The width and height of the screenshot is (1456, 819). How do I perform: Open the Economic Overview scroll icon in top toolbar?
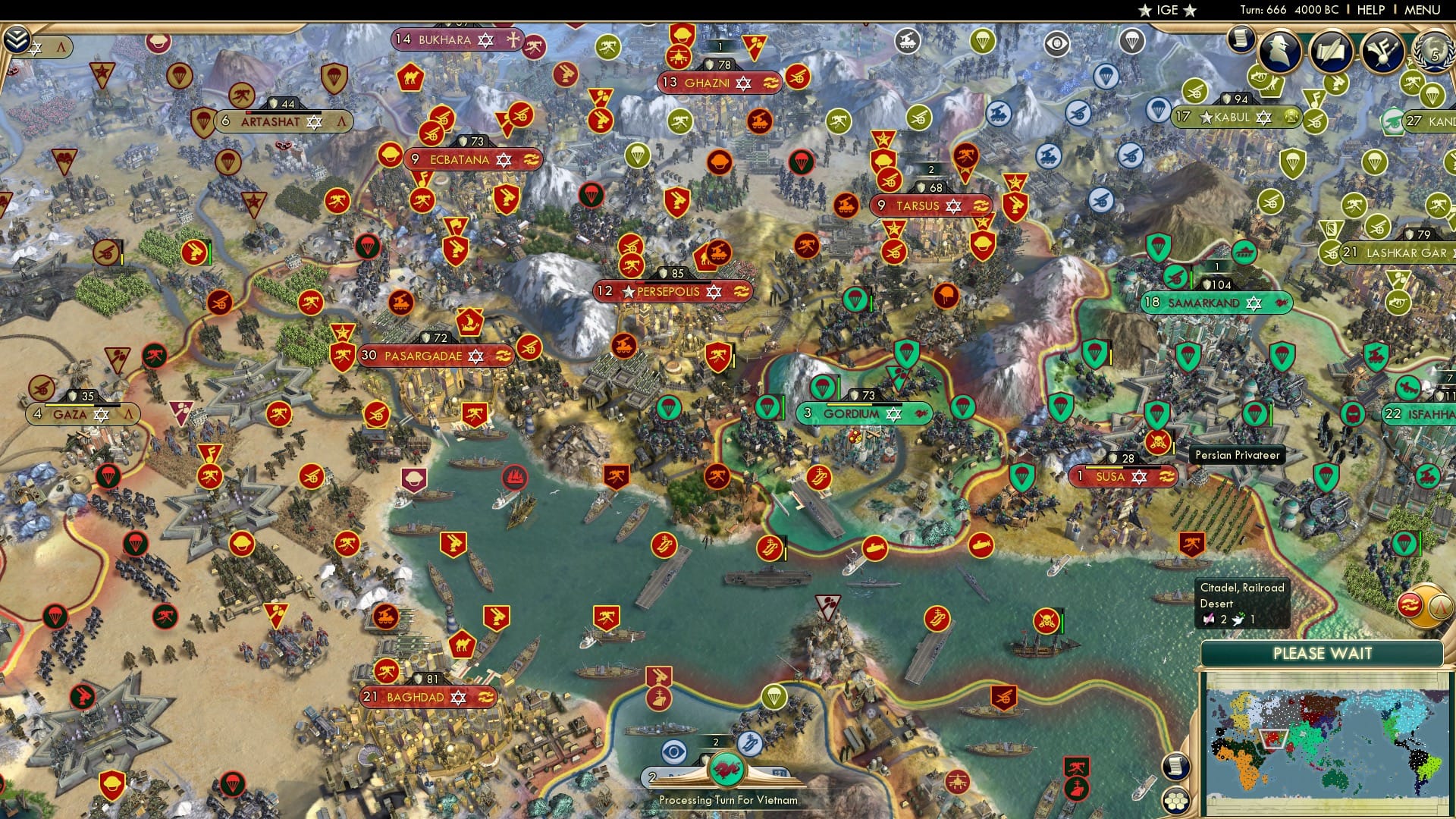click(x=1242, y=39)
